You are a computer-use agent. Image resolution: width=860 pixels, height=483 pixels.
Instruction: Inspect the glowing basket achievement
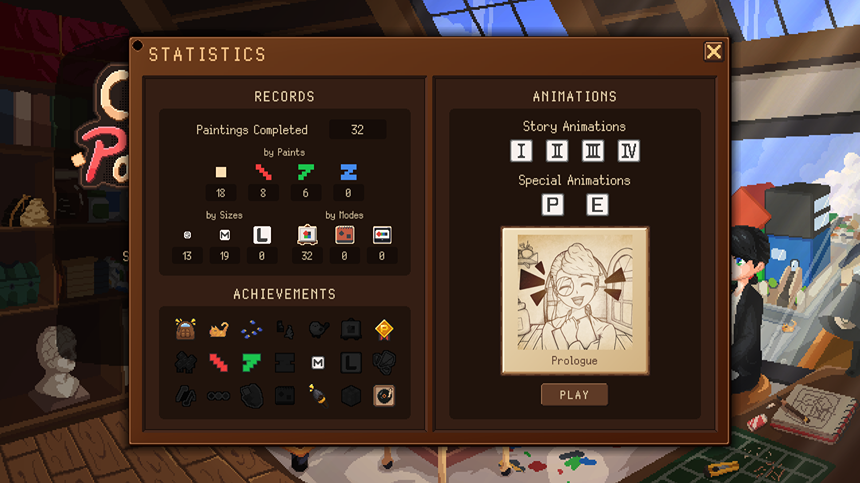pos(185,328)
